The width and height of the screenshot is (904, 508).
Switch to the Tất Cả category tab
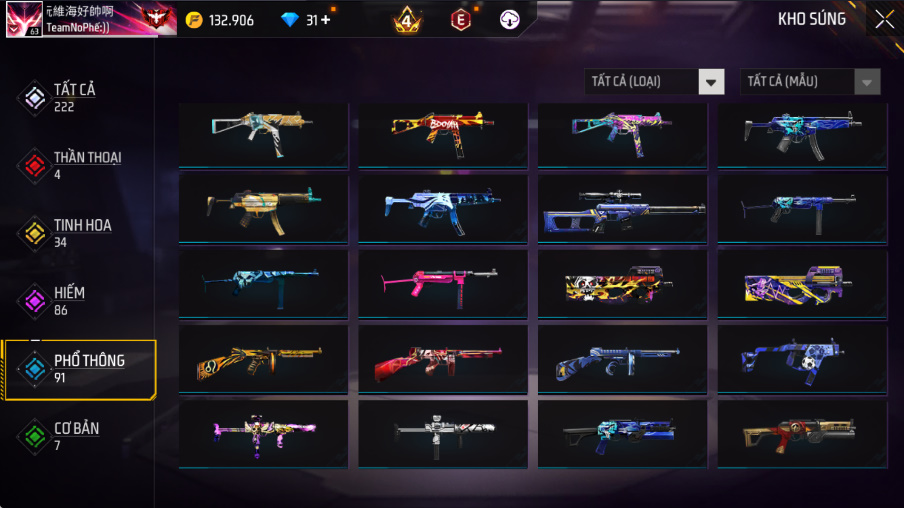[x=74, y=97]
